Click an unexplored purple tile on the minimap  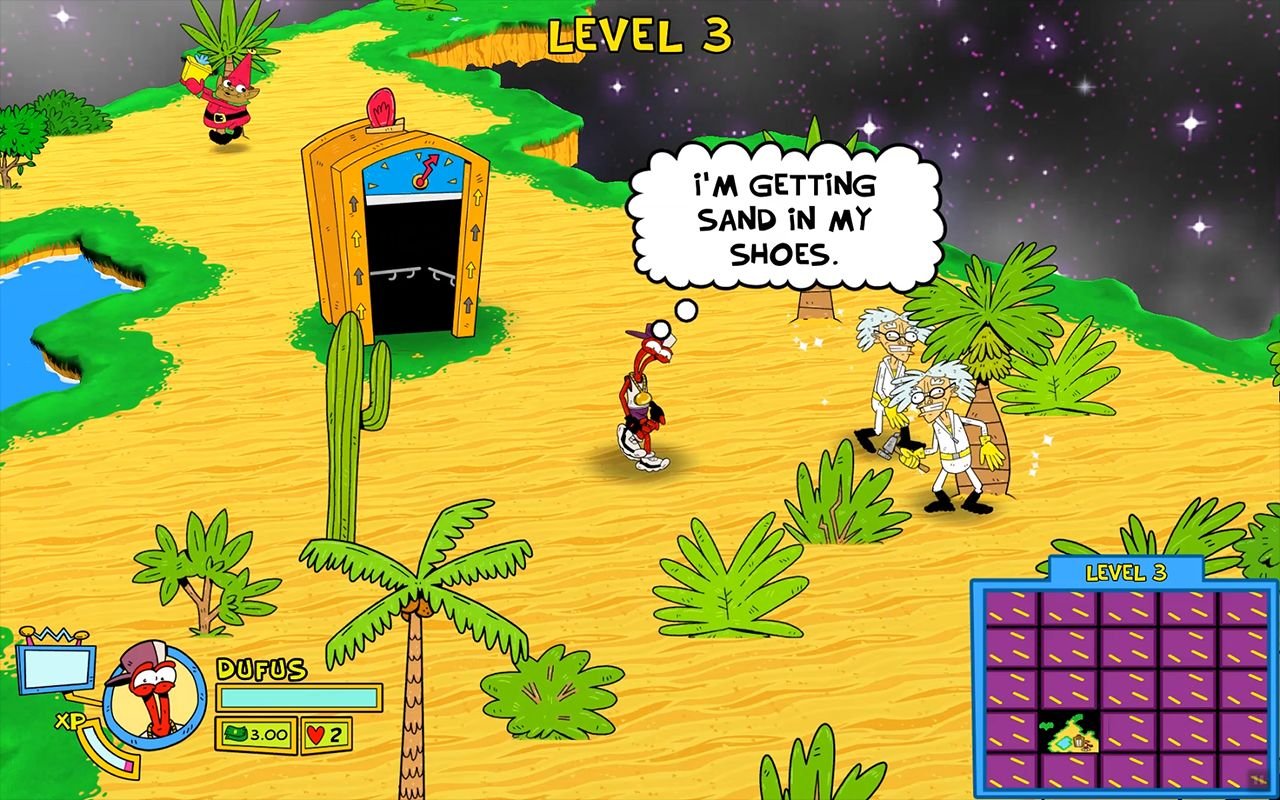(x=1150, y=650)
